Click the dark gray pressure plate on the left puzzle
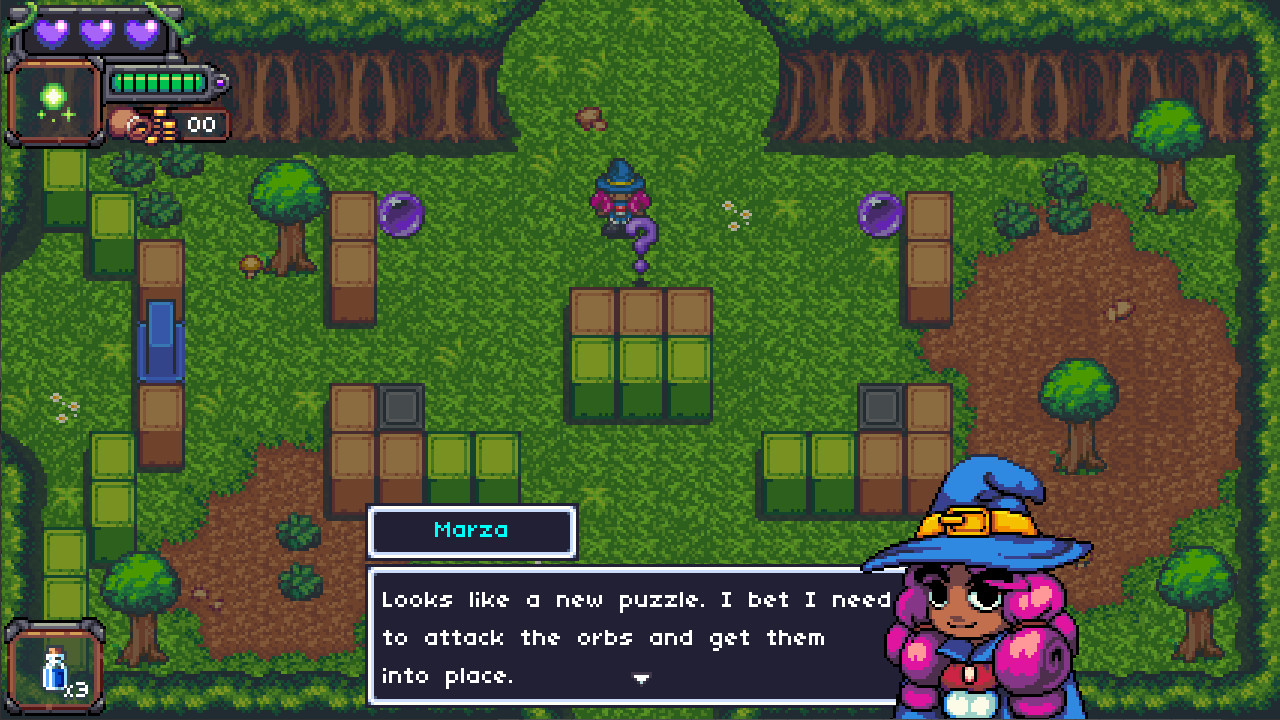 click(x=402, y=408)
